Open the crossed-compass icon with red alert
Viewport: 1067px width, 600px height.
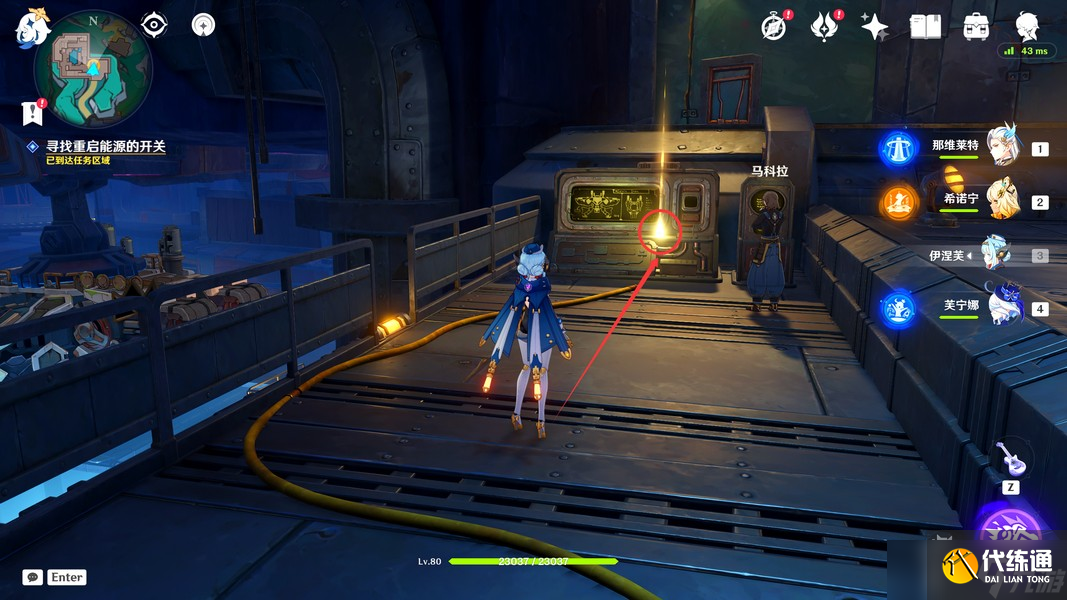coord(773,27)
